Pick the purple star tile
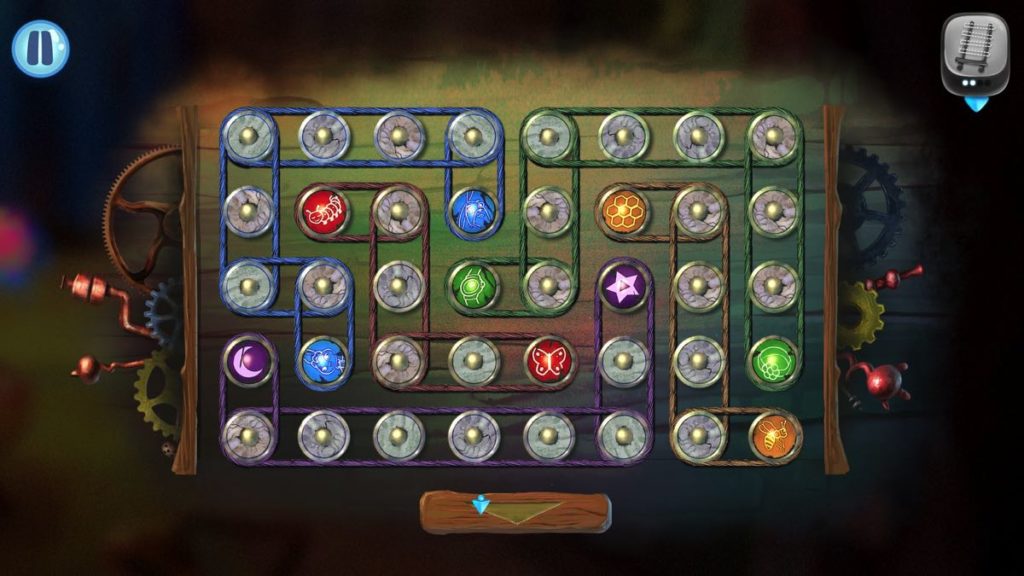 [x=623, y=286]
